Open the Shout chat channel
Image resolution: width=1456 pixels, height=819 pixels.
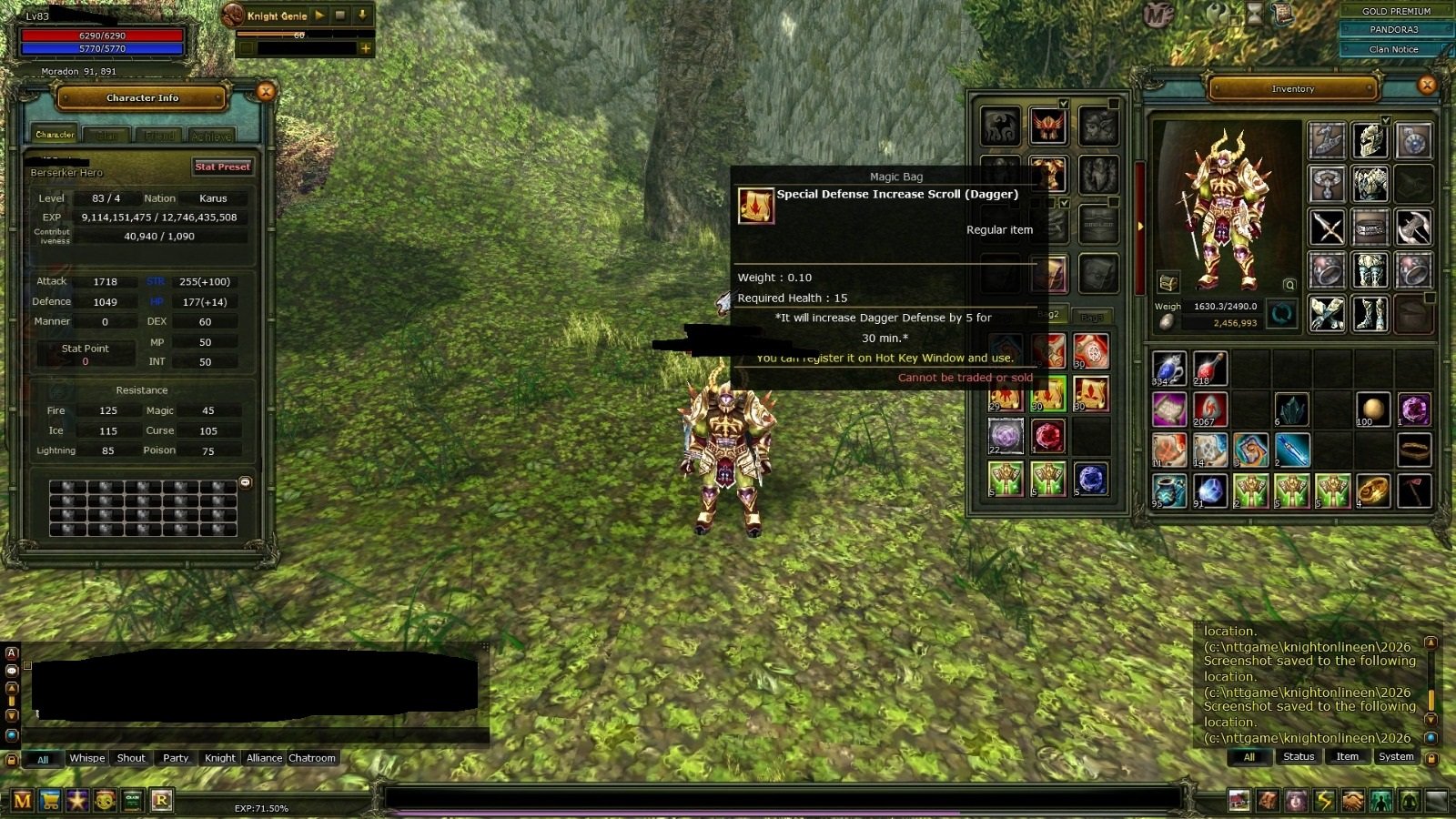pyautogui.click(x=131, y=758)
